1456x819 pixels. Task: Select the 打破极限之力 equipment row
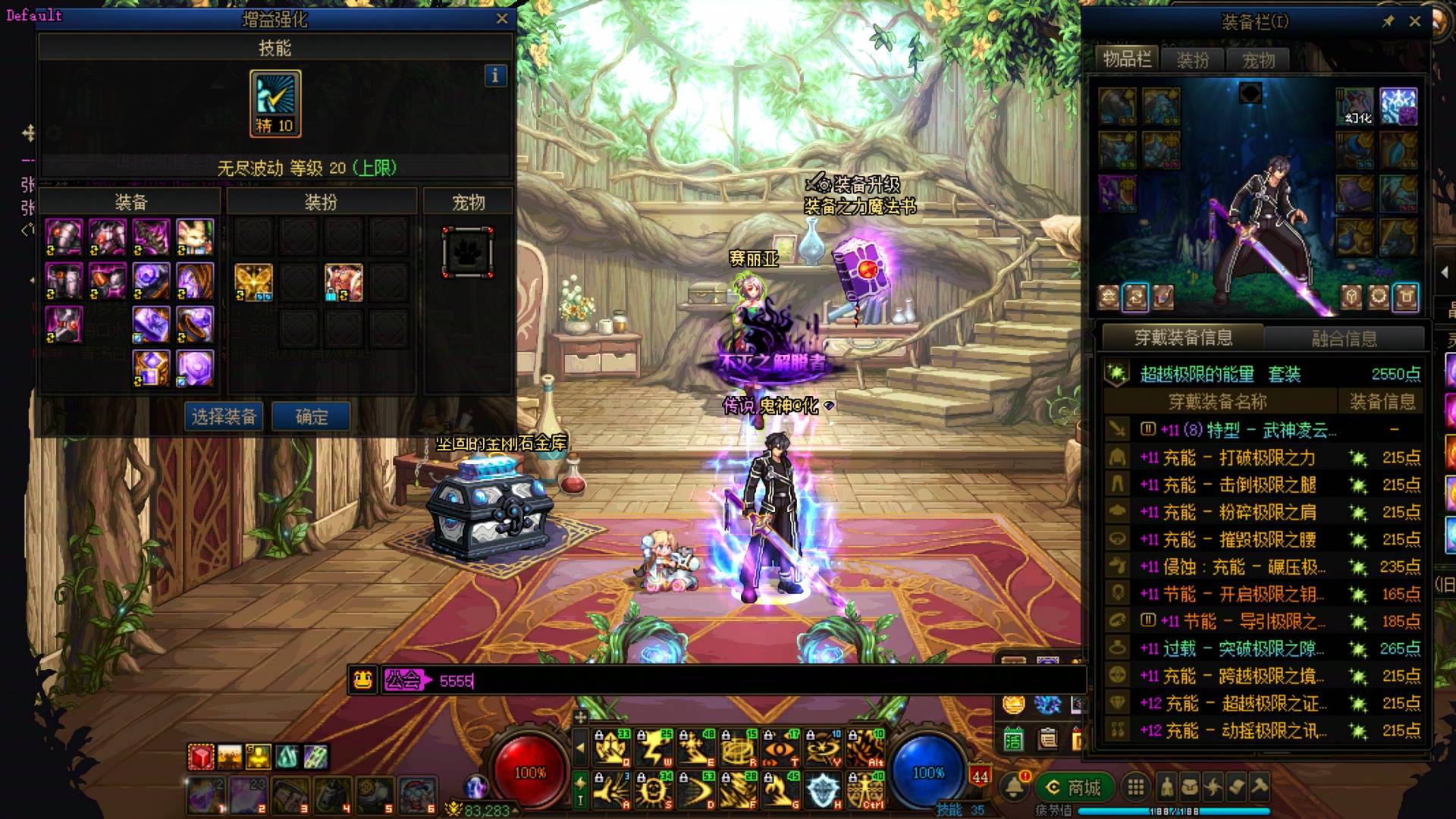[1266, 457]
